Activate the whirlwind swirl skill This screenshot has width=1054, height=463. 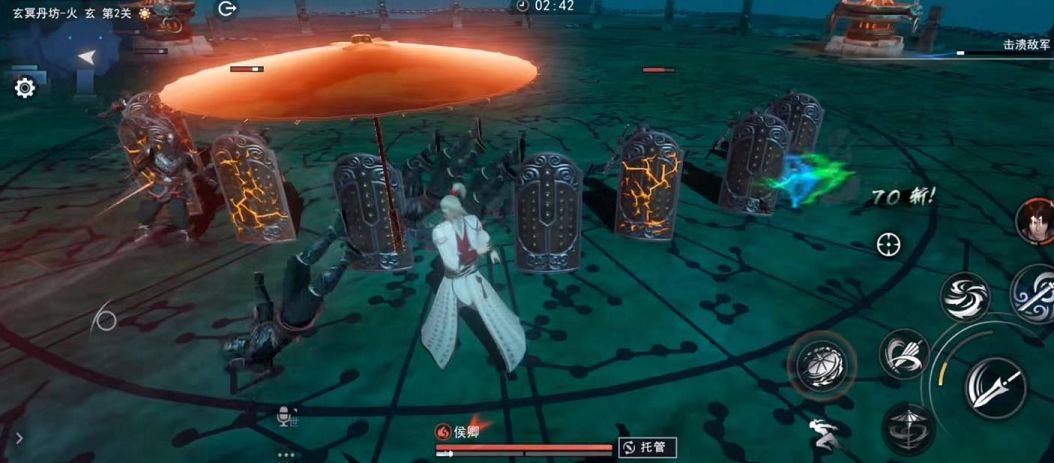pyautogui.click(x=965, y=297)
